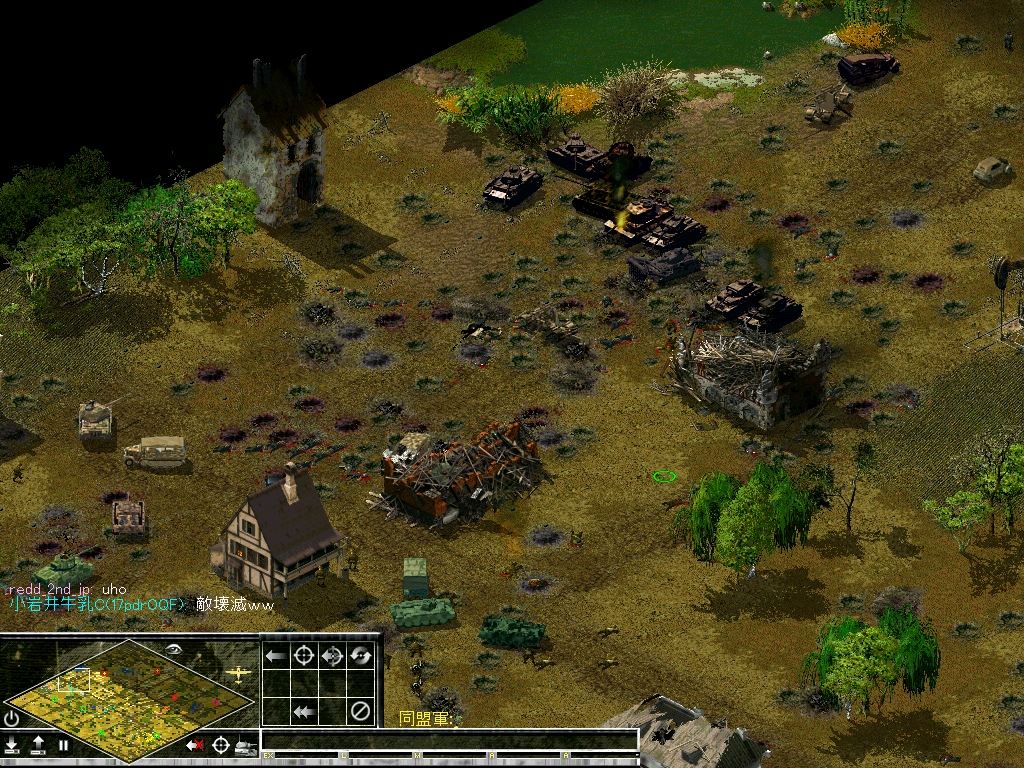The height and width of the screenshot is (768, 1024).
Task: Click the upward arrow save icon
Action: (x=38, y=745)
